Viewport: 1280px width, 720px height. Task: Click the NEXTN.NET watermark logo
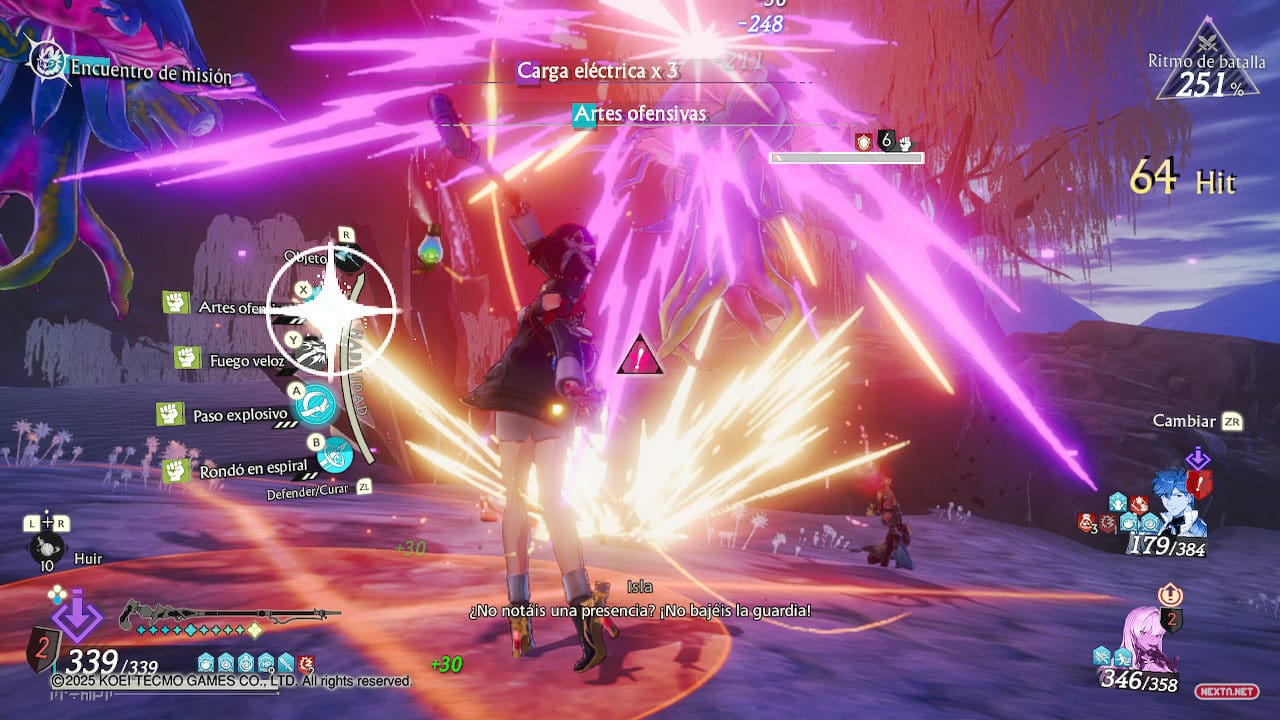(x=1241, y=691)
